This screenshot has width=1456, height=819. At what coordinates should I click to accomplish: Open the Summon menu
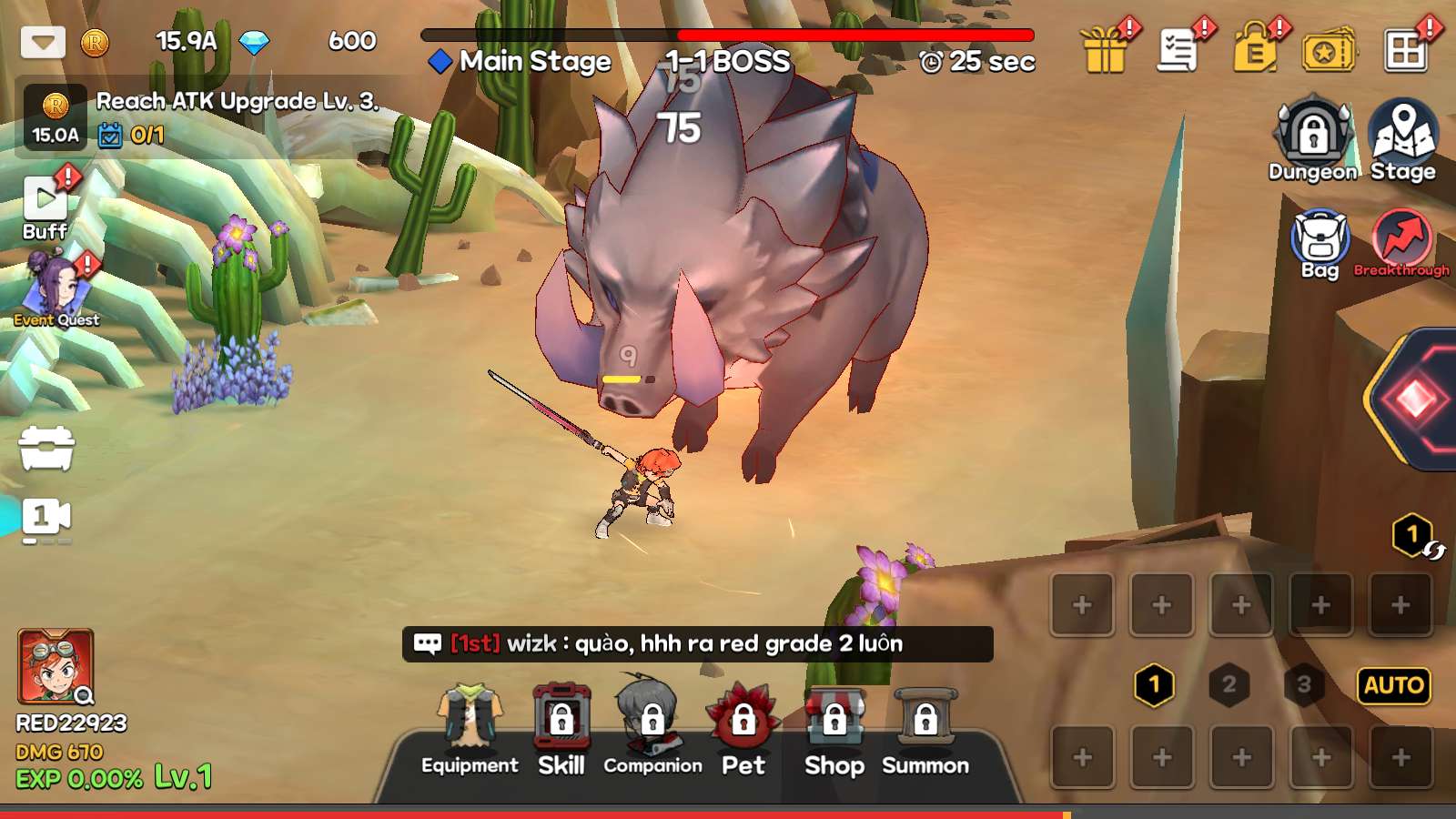click(x=925, y=731)
